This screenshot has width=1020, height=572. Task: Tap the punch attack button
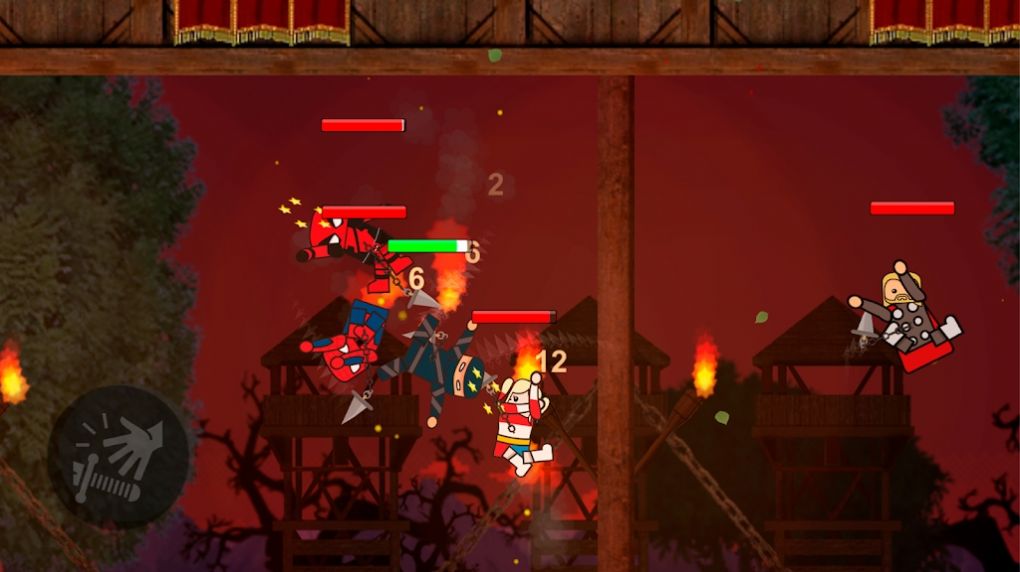[x=119, y=457]
